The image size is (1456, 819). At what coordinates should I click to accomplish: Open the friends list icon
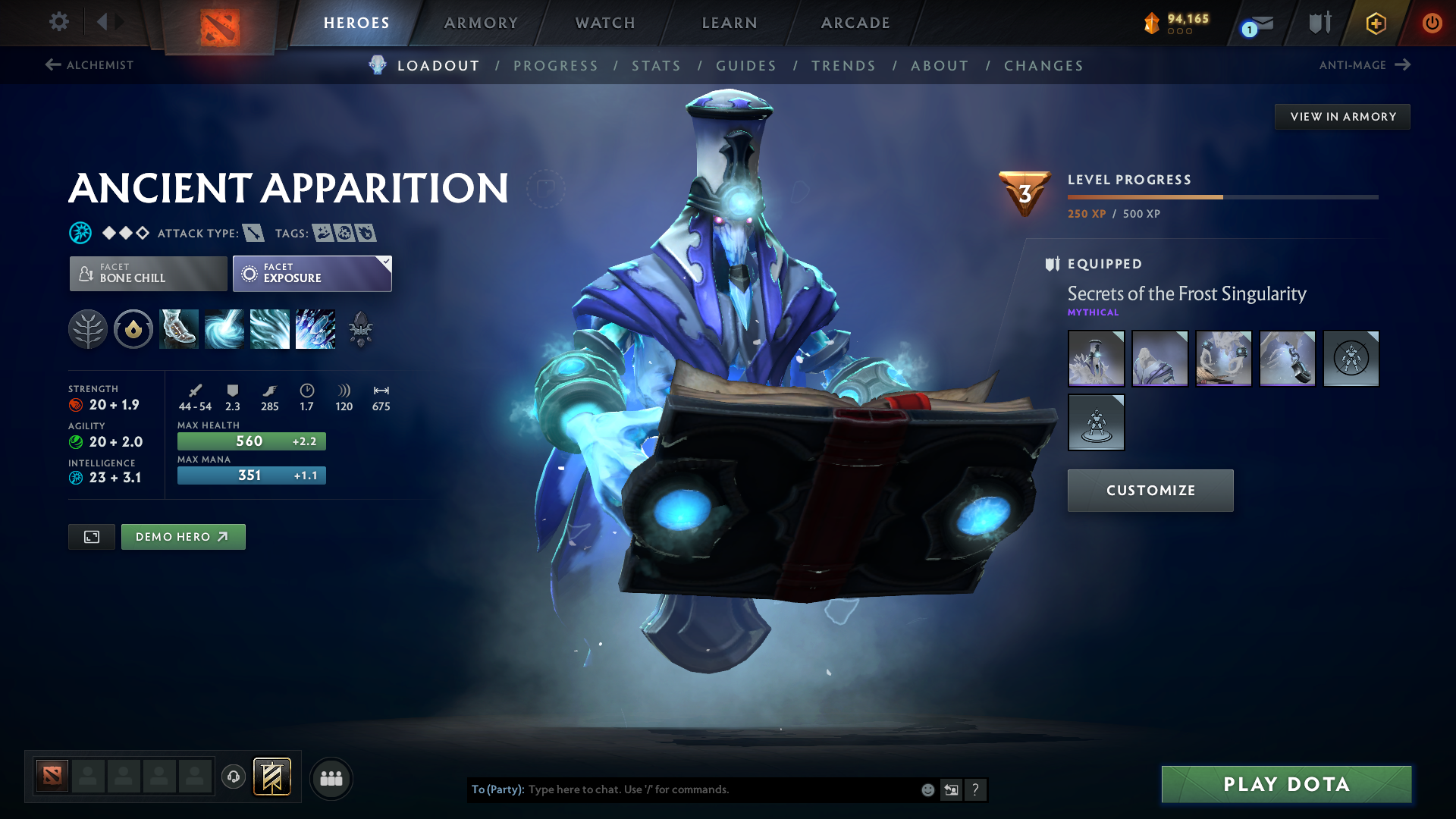pyautogui.click(x=331, y=778)
